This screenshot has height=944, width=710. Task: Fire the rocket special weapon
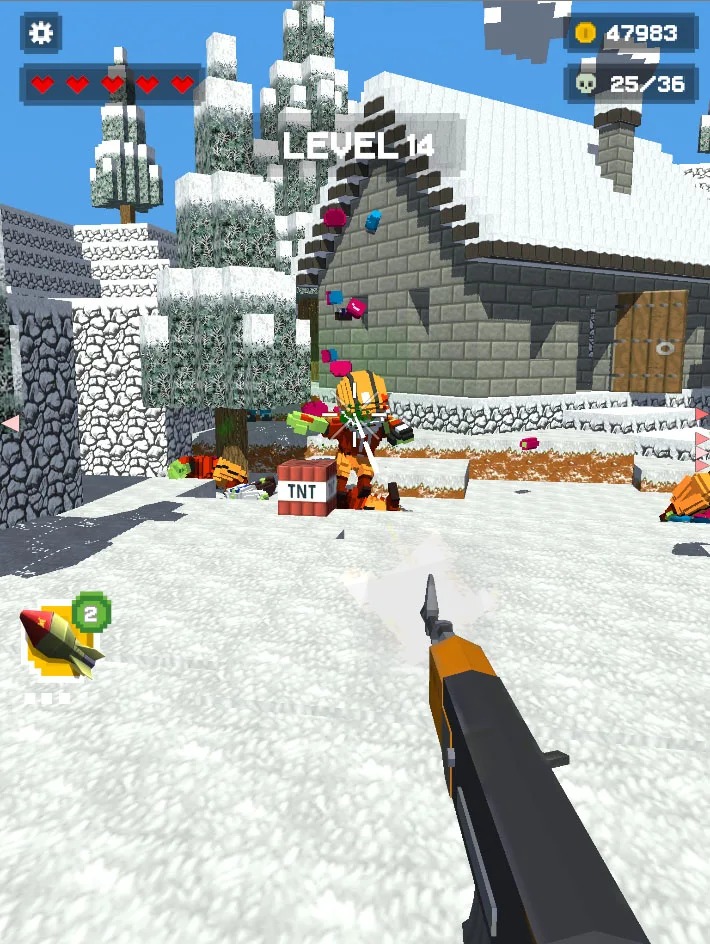point(60,641)
